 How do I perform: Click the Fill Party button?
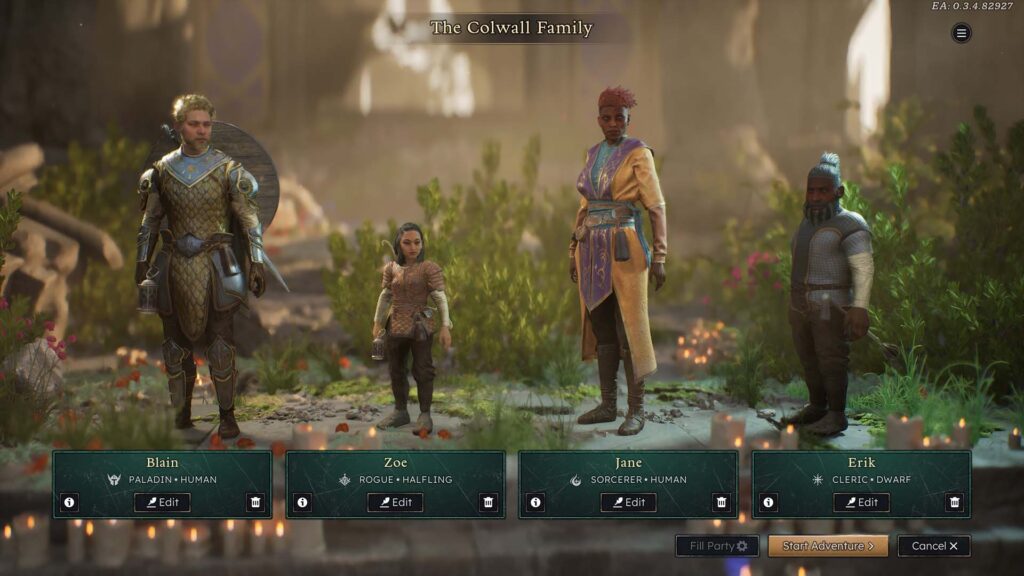point(717,546)
